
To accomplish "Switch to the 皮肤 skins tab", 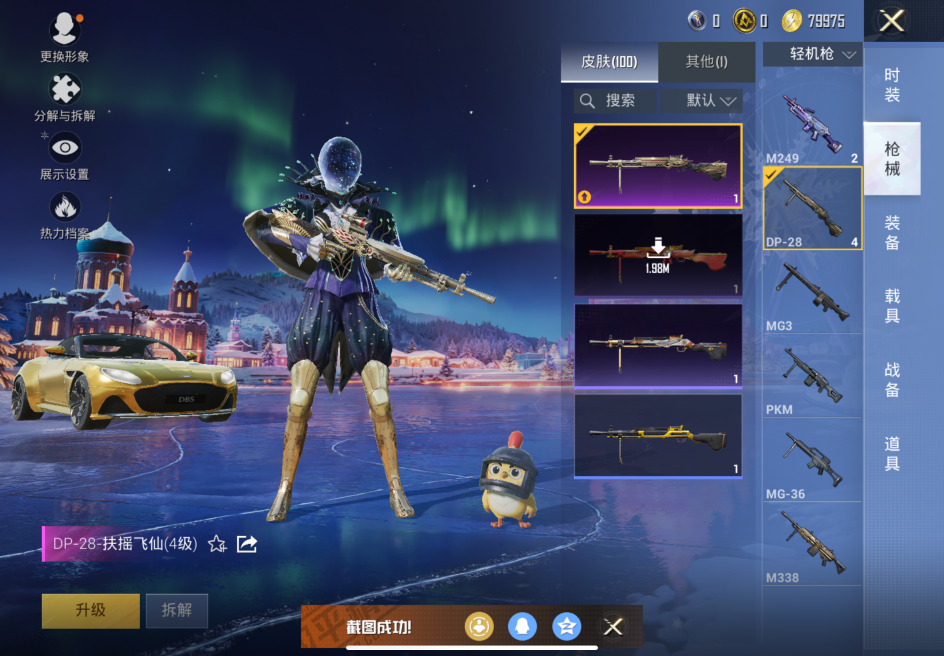I will (x=609, y=62).
